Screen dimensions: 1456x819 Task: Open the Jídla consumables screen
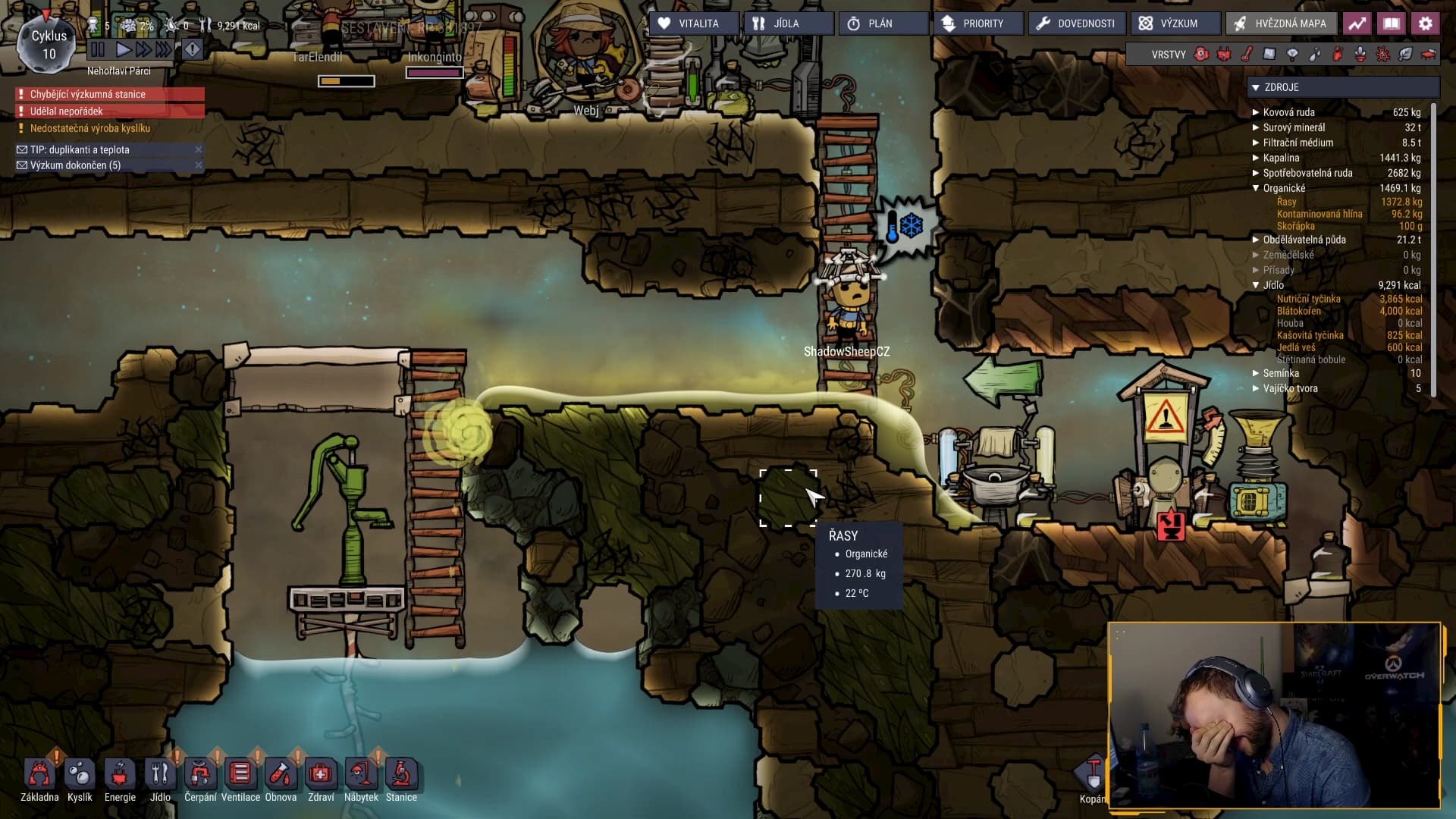tap(788, 24)
